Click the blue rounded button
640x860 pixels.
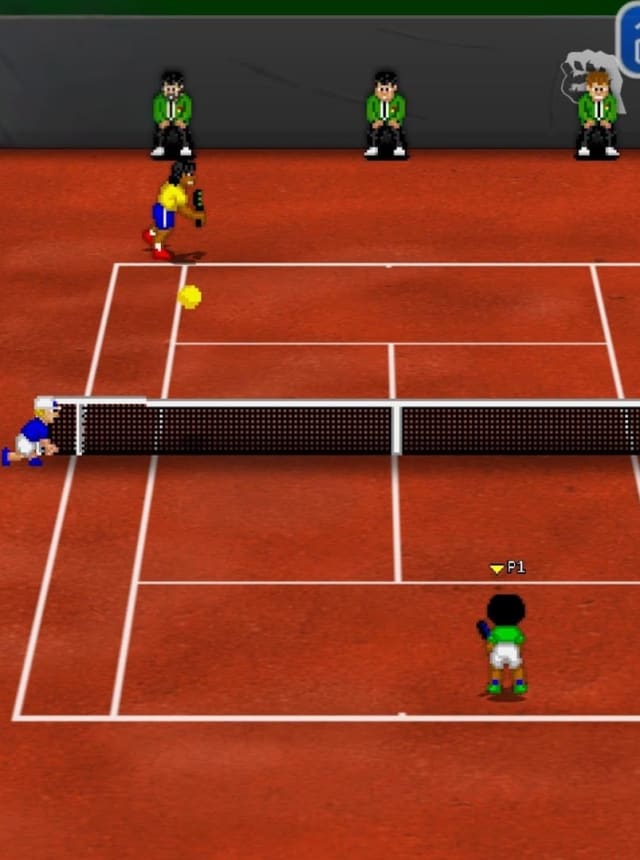pos(631,42)
